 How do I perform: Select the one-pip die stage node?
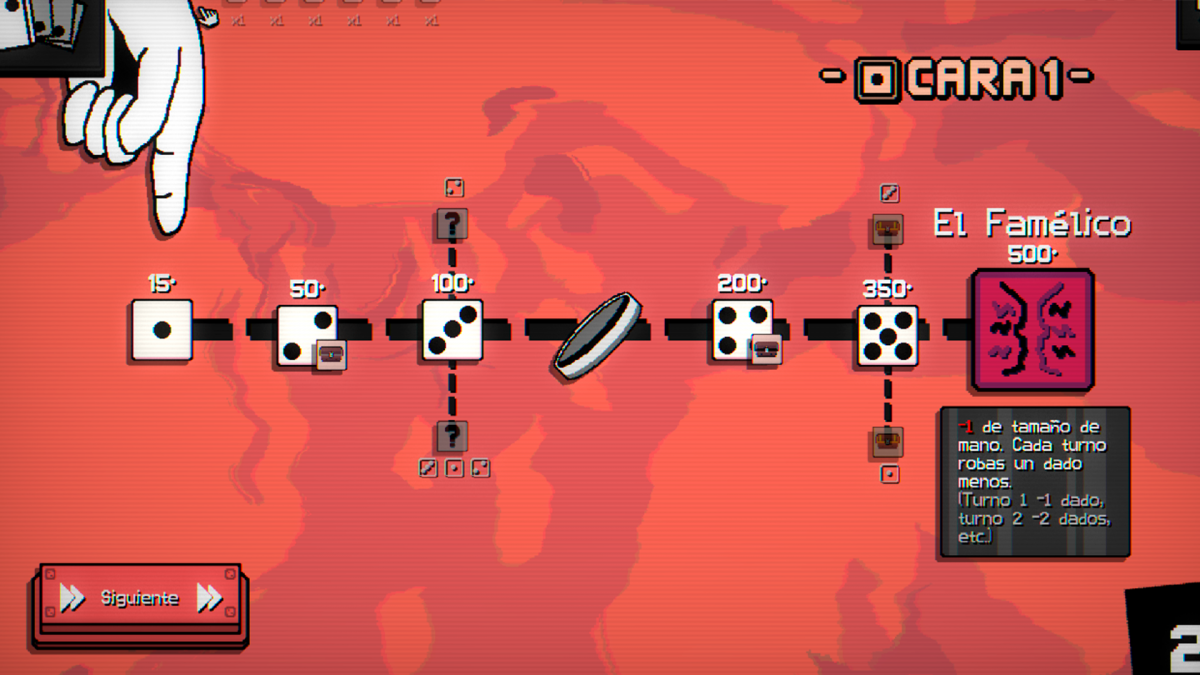[x=162, y=330]
